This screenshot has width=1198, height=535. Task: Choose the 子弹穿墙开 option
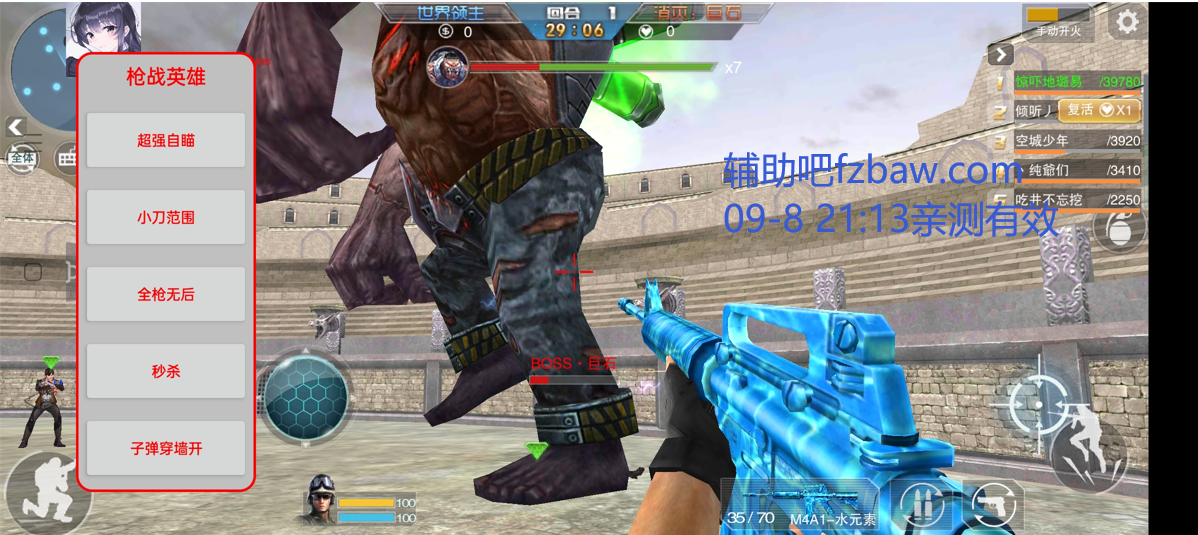[x=166, y=448]
